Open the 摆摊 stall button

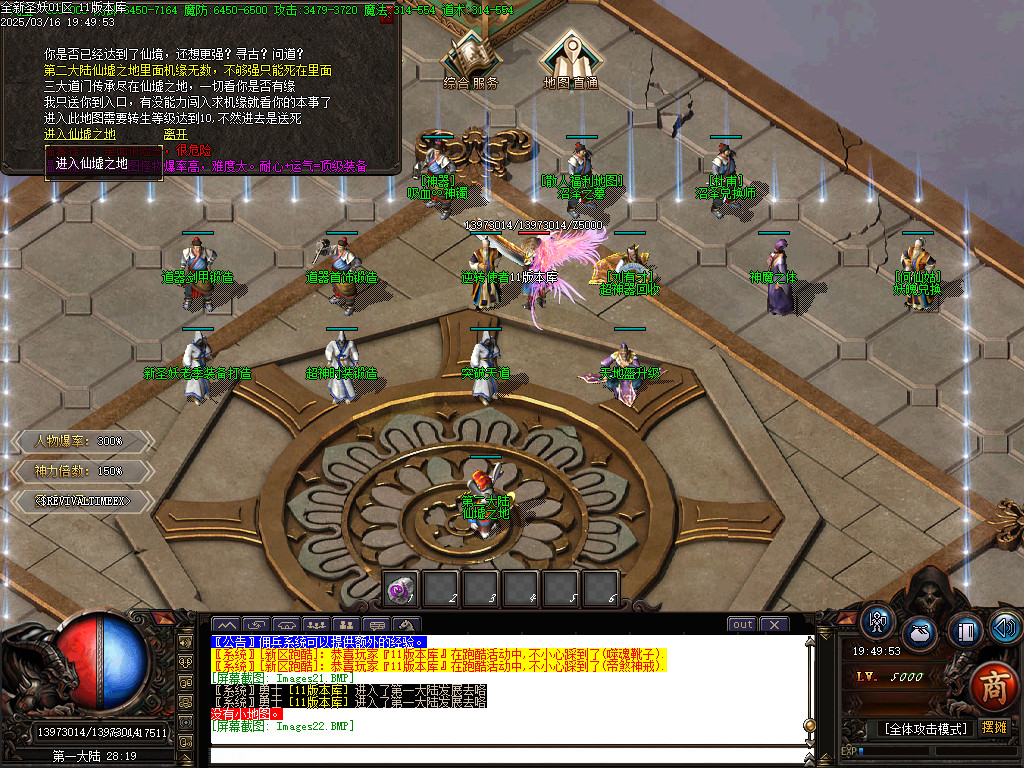tap(994, 728)
